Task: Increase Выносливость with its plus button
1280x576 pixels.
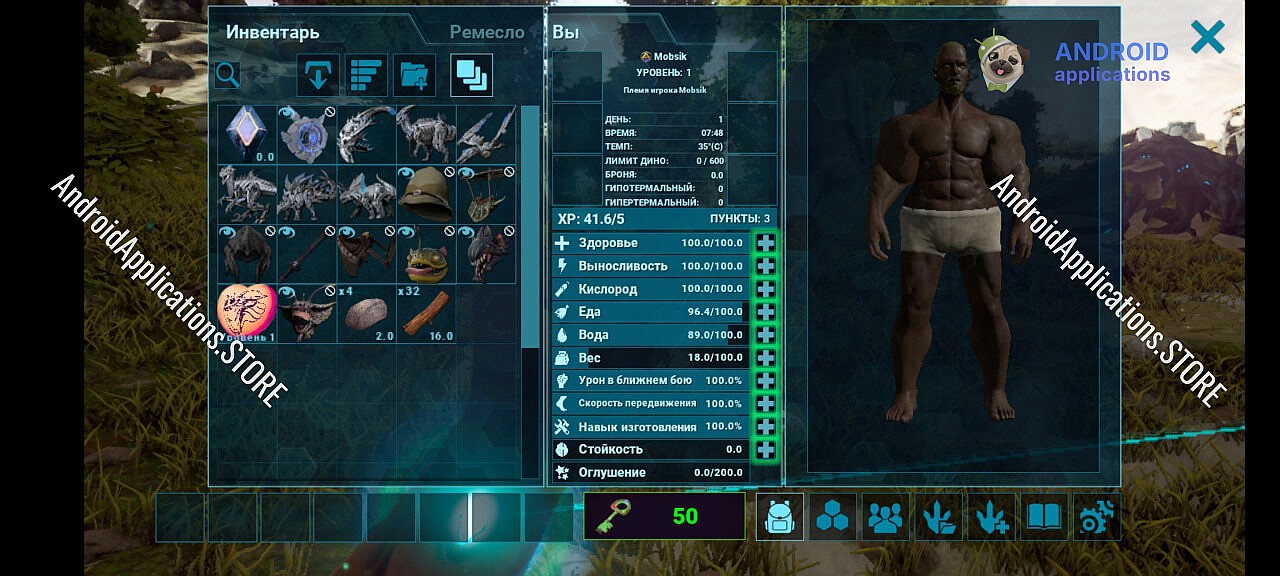Action: pos(765,266)
